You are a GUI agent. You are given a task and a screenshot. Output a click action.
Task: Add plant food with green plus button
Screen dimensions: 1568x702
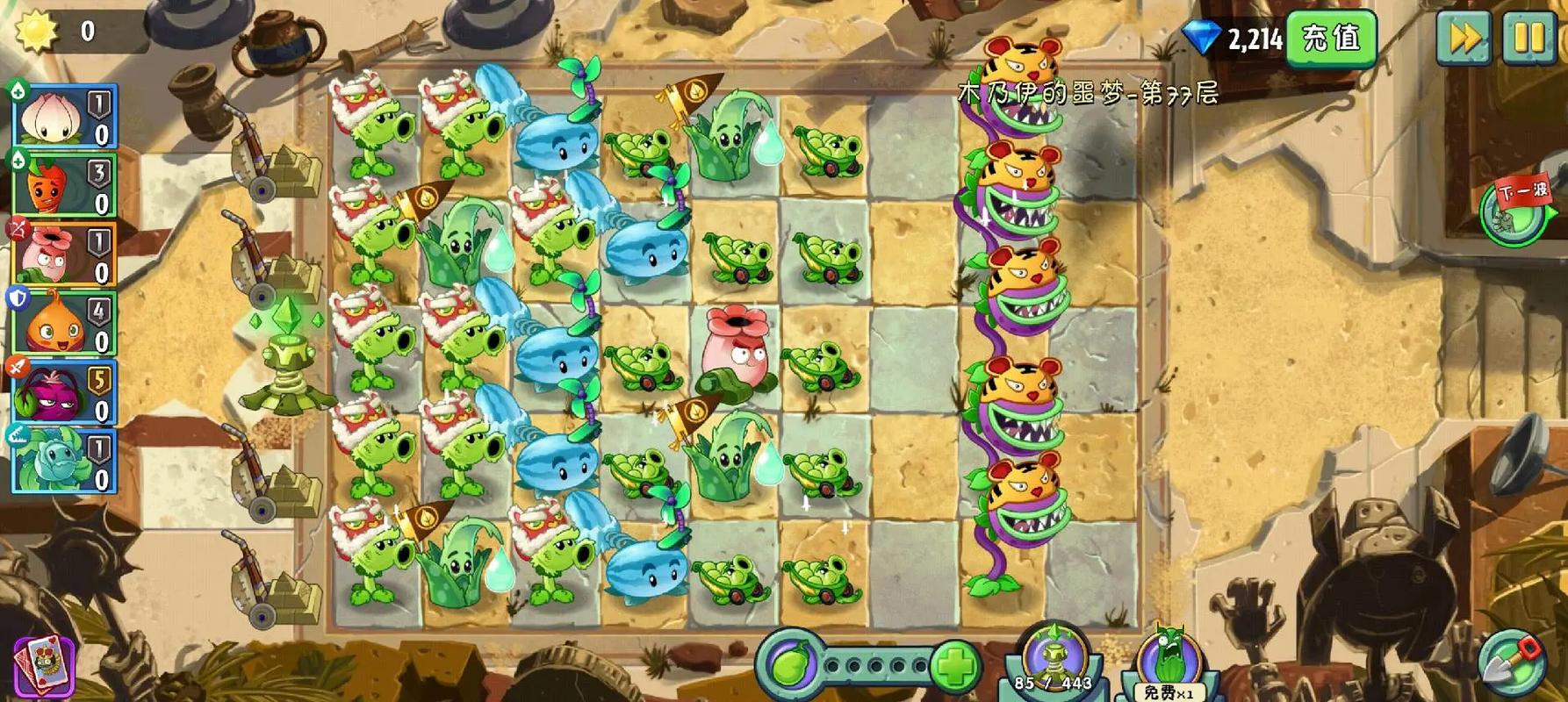pyautogui.click(x=954, y=666)
